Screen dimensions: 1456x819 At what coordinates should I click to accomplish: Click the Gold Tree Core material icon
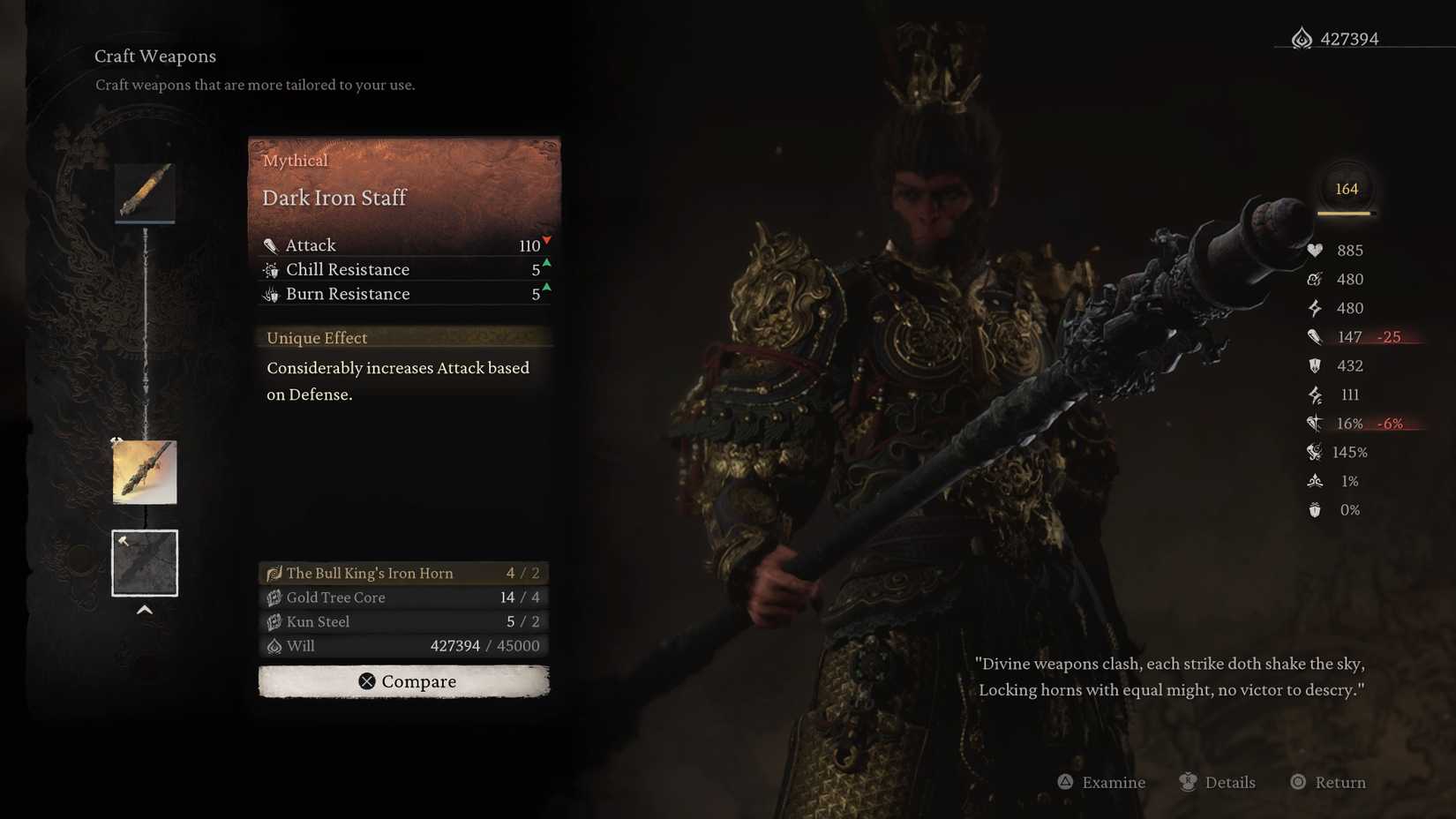click(274, 597)
